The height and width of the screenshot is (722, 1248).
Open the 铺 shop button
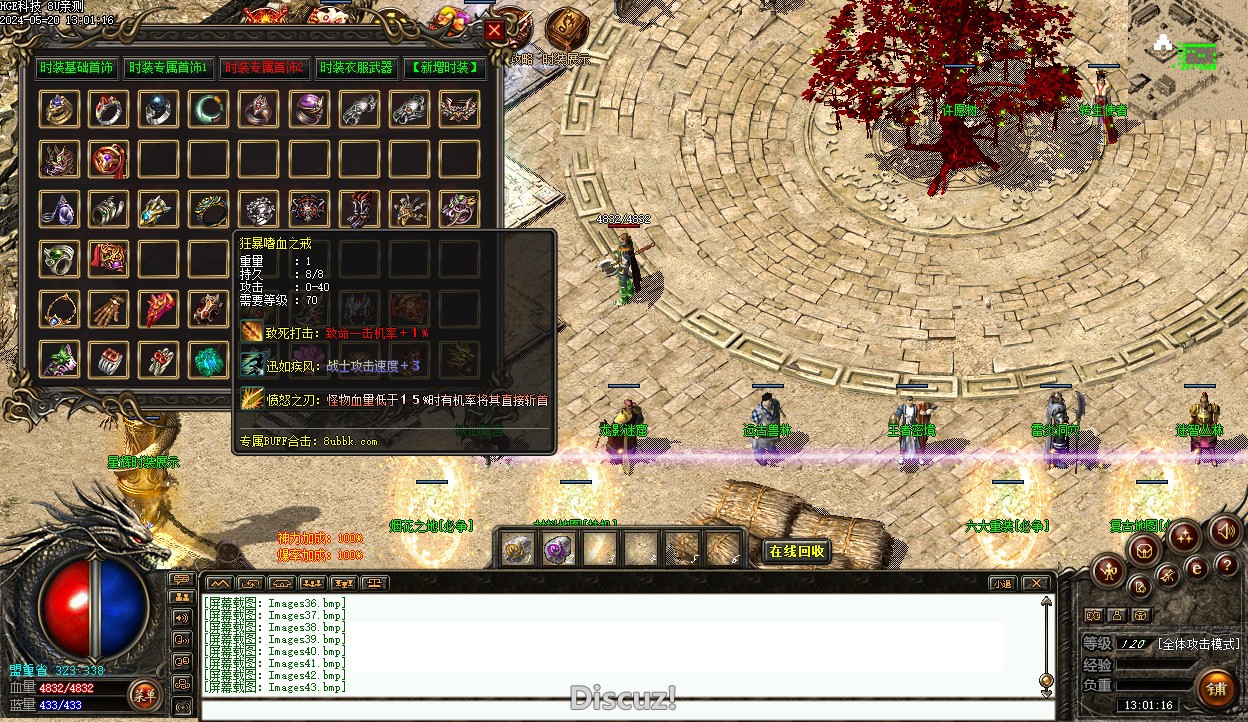click(1216, 689)
